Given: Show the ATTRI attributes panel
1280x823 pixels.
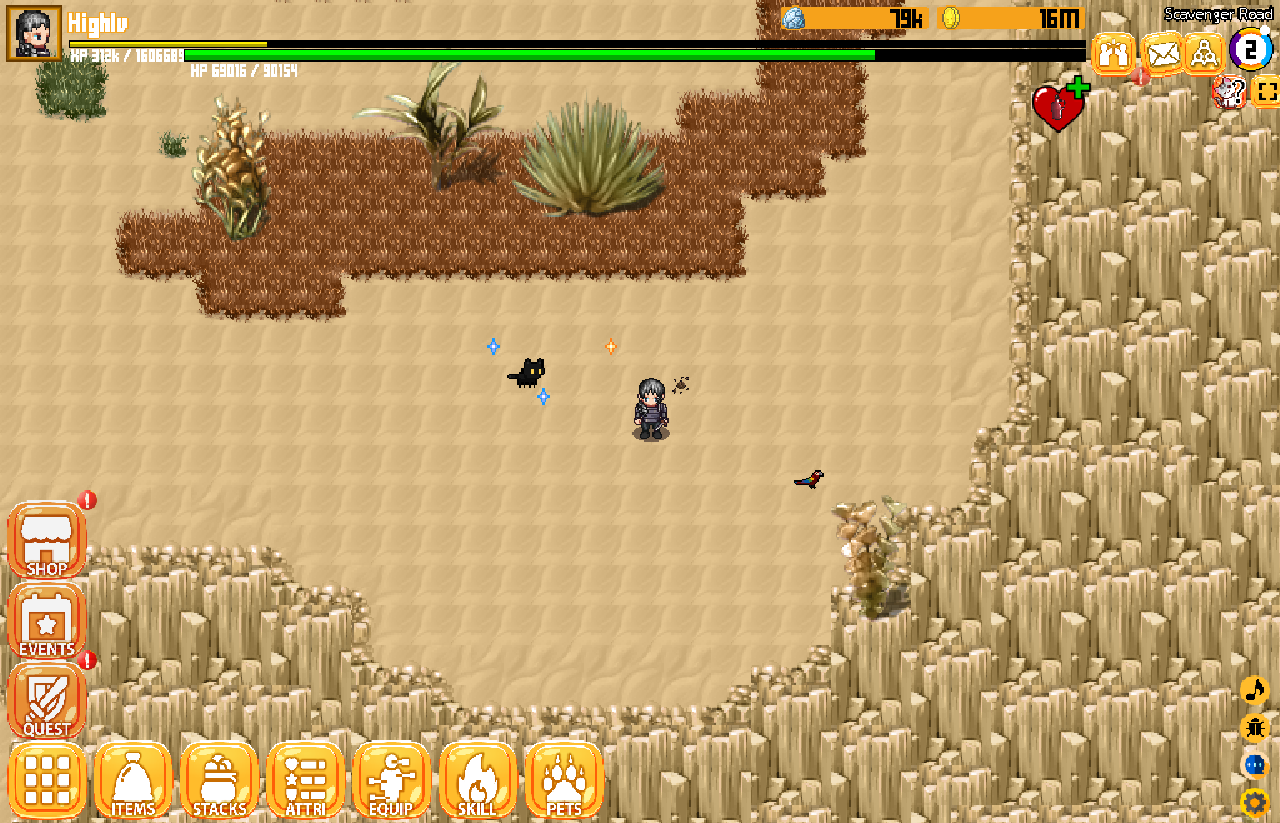Looking at the screenshot, I should click(305, 780).
